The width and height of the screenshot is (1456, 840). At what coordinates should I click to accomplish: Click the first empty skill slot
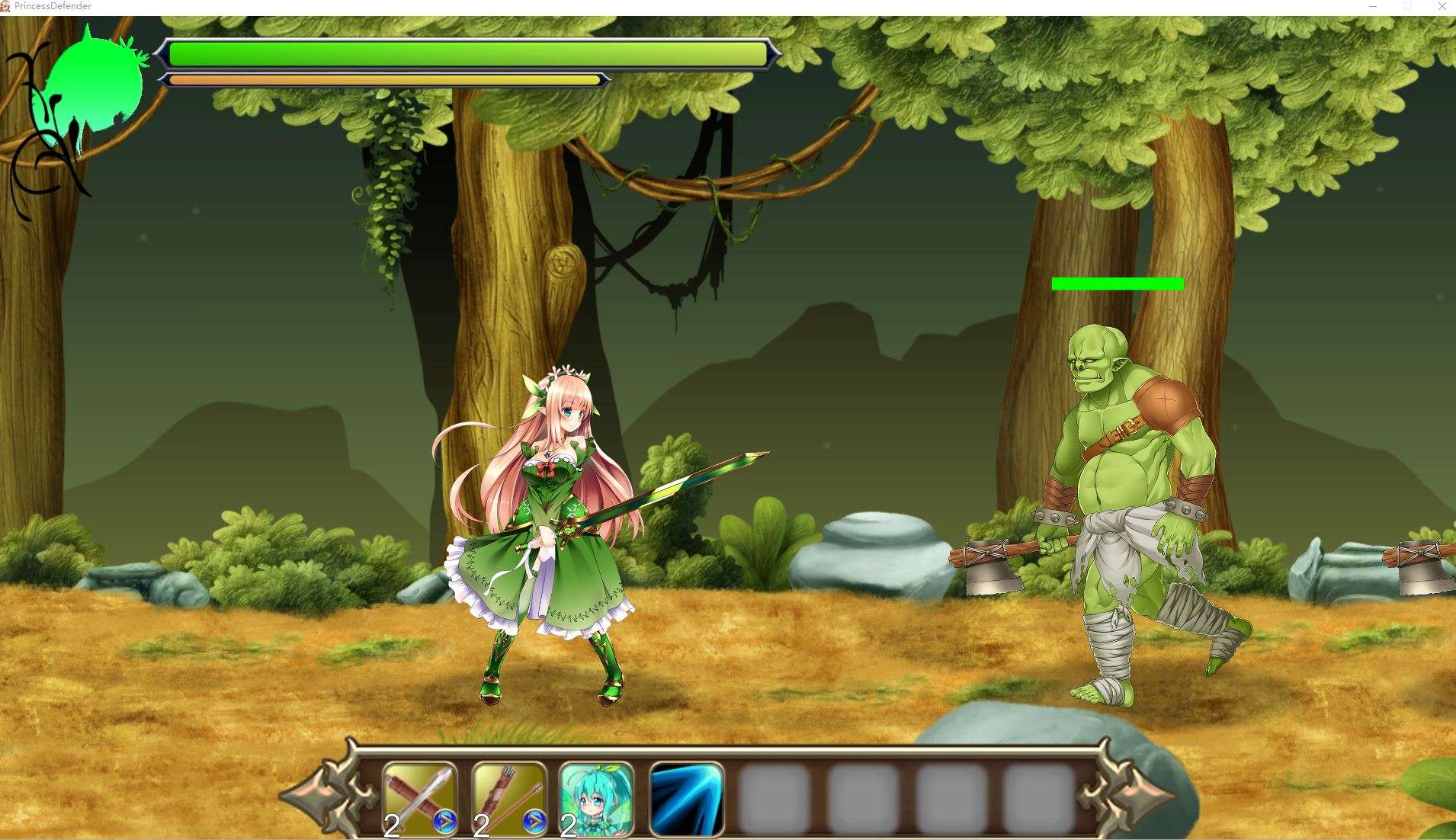773,799
